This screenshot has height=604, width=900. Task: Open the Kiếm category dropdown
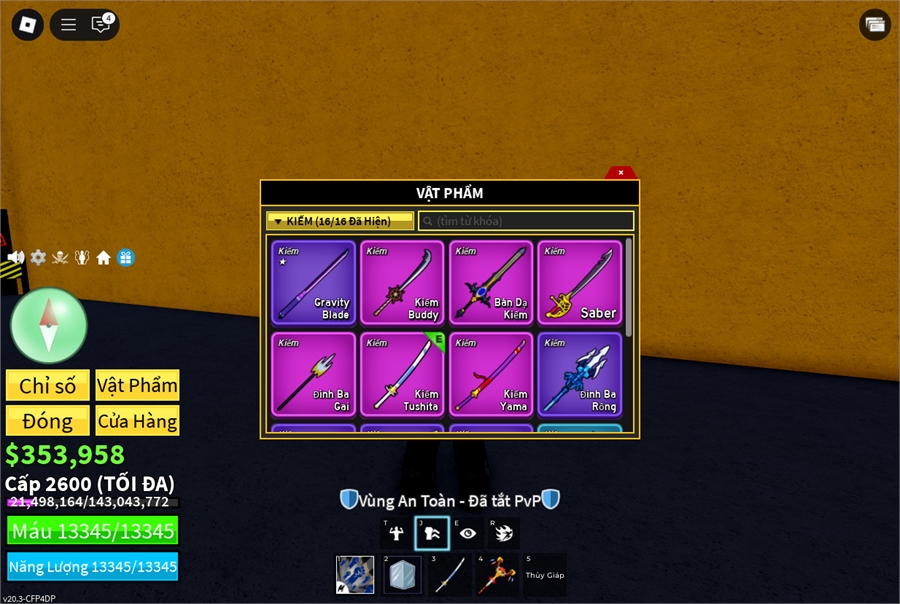[x=340, y=221]
